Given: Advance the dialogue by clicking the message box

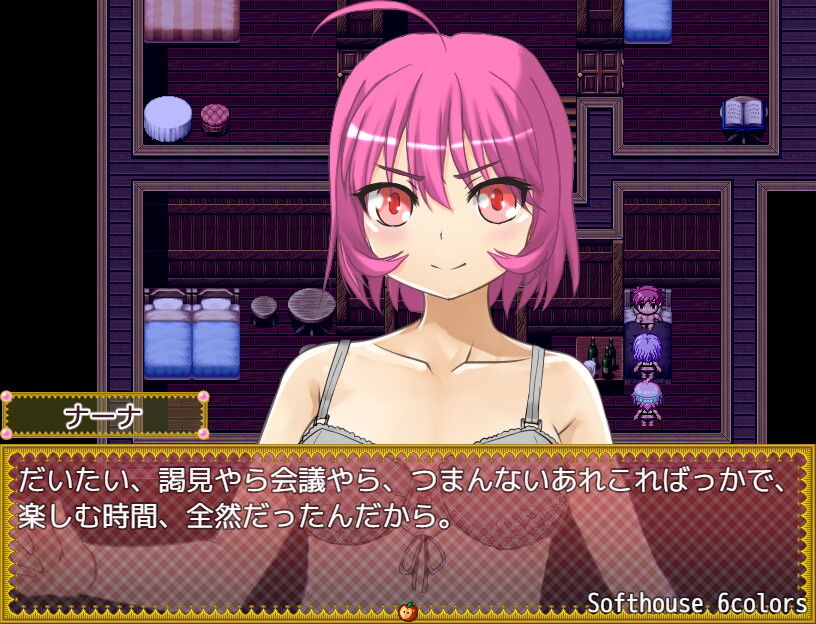Looking at the screenshot, I should tap(408, 530).
